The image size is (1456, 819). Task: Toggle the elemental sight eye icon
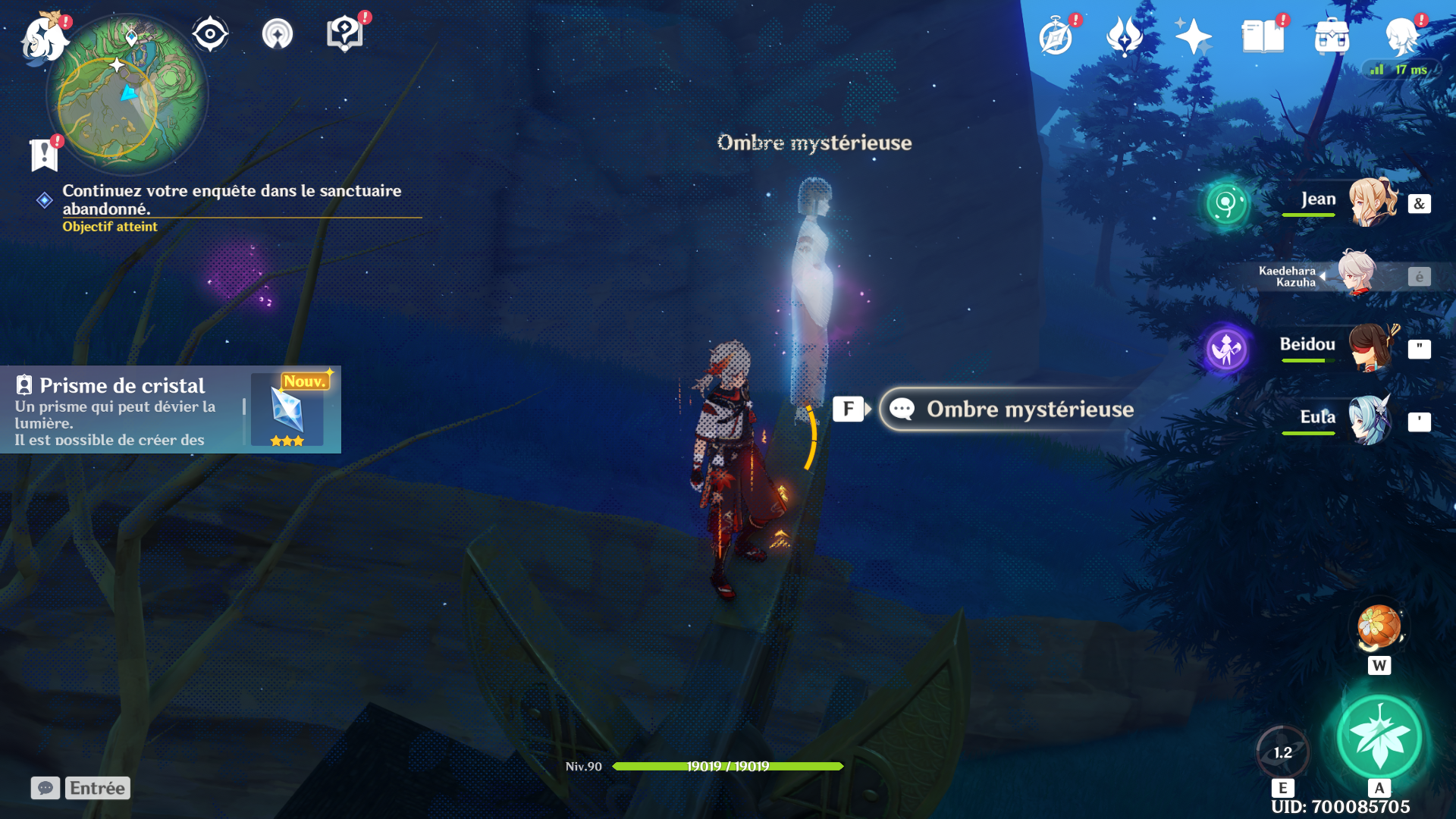[210, 34]
